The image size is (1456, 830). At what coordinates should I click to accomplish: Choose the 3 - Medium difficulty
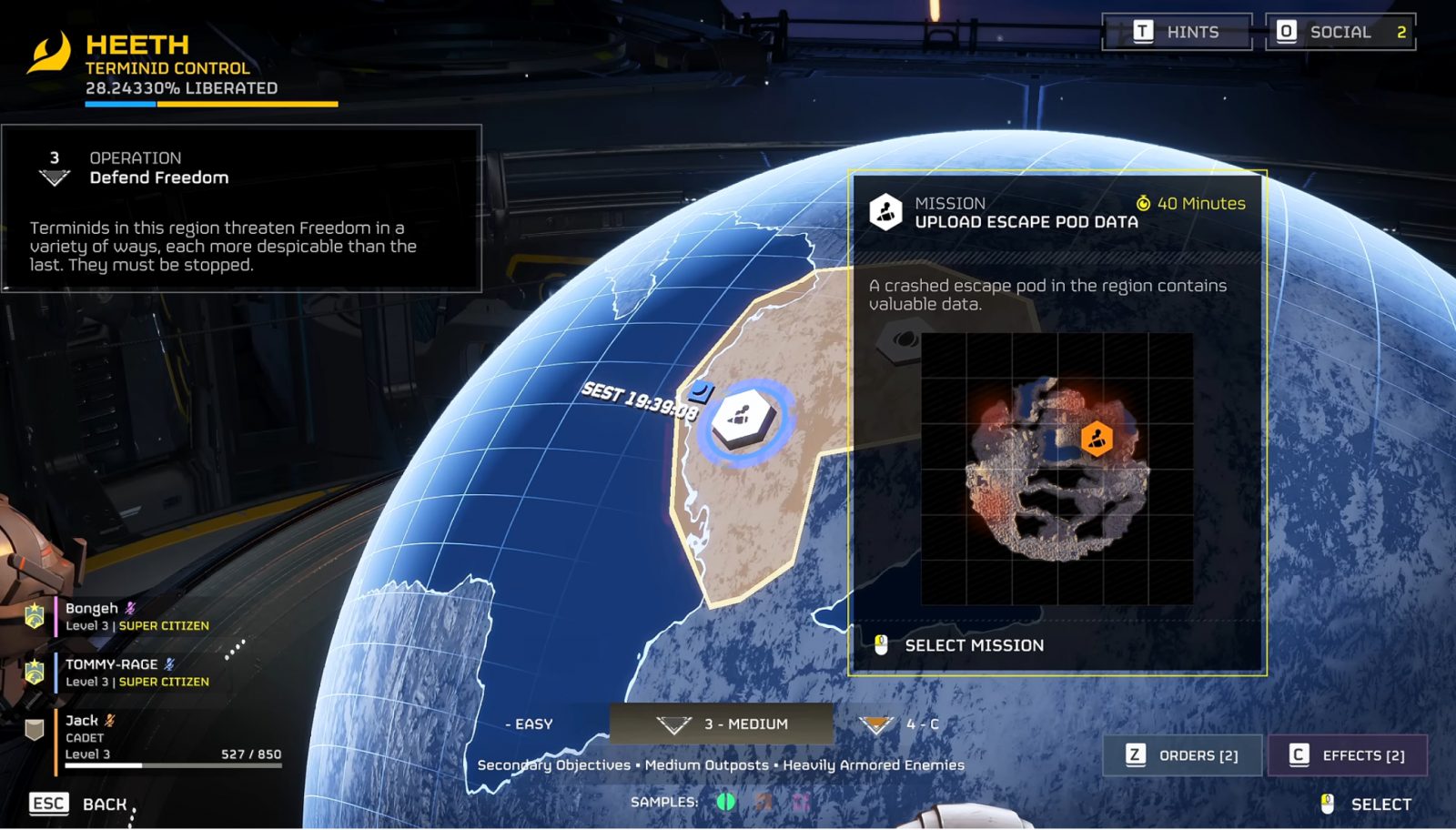point(723,724)
